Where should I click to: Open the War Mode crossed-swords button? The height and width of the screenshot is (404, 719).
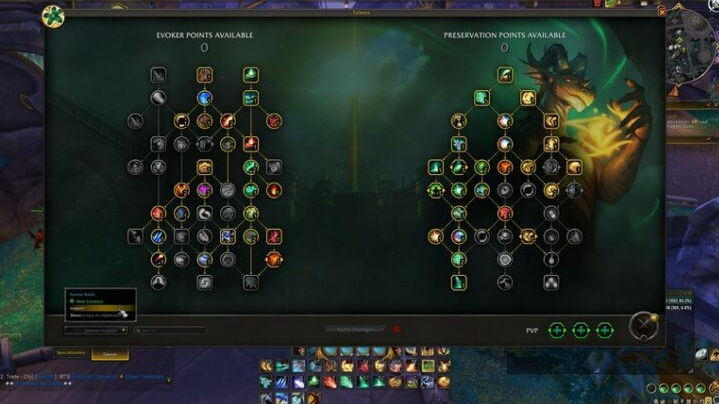pos(642,326)
